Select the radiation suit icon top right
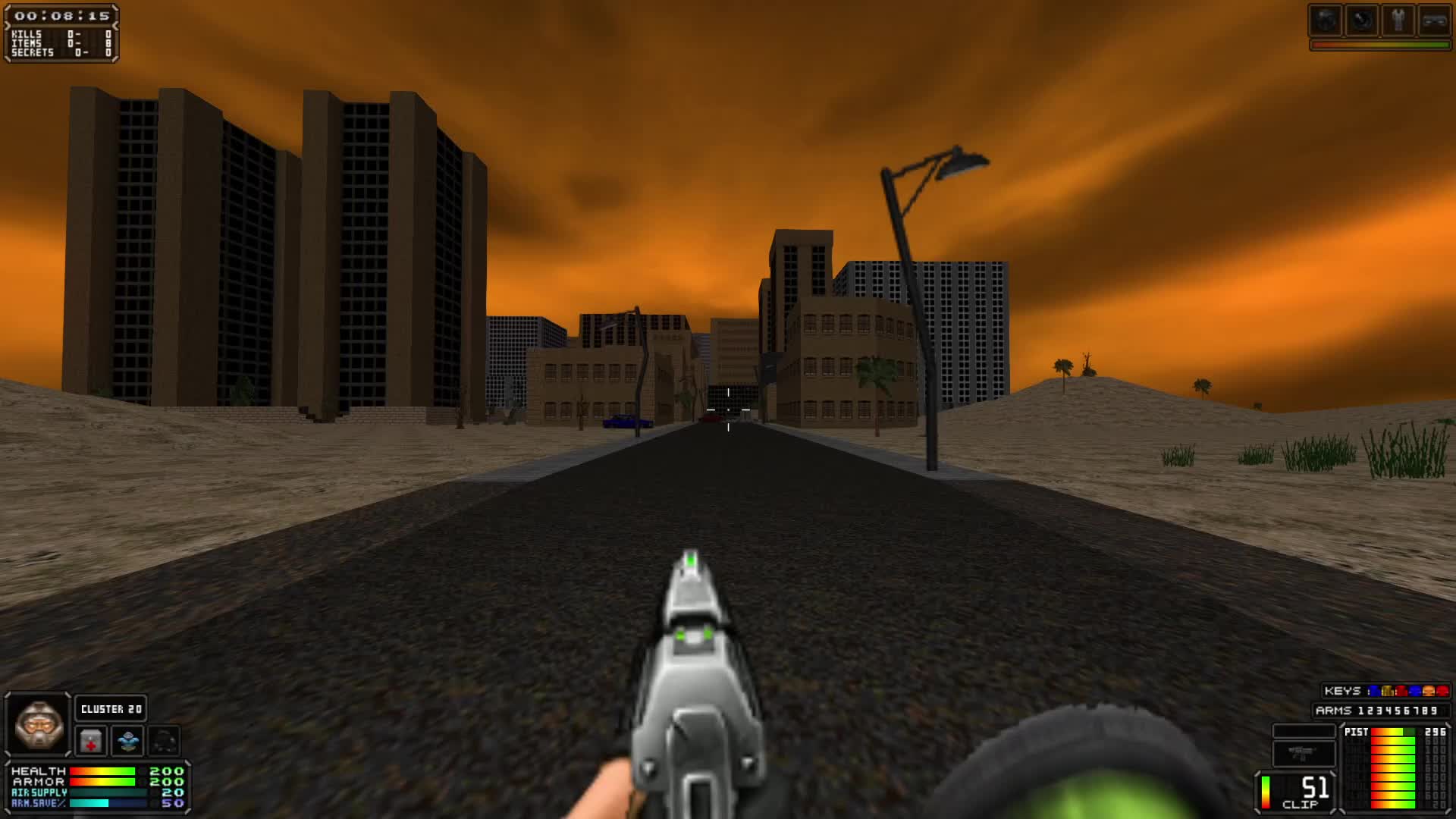 click(1398, 20)
